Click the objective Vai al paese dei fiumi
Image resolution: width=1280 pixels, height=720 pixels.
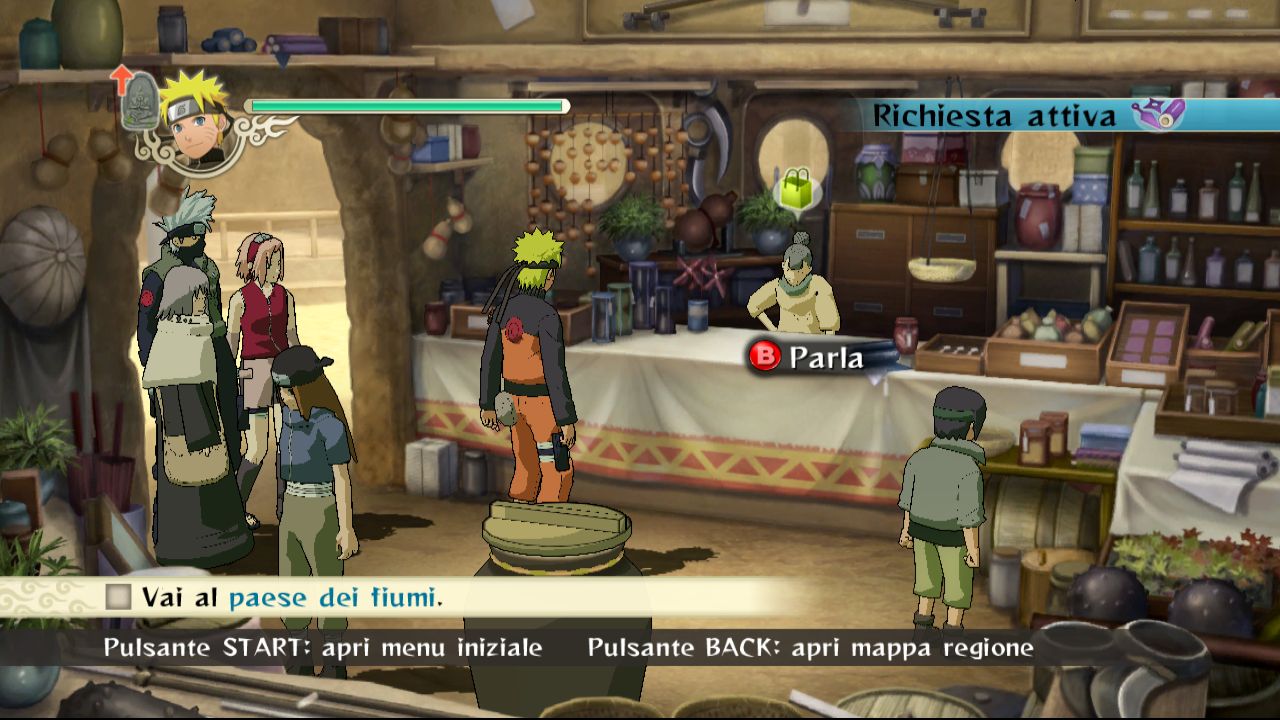[292, 598]
